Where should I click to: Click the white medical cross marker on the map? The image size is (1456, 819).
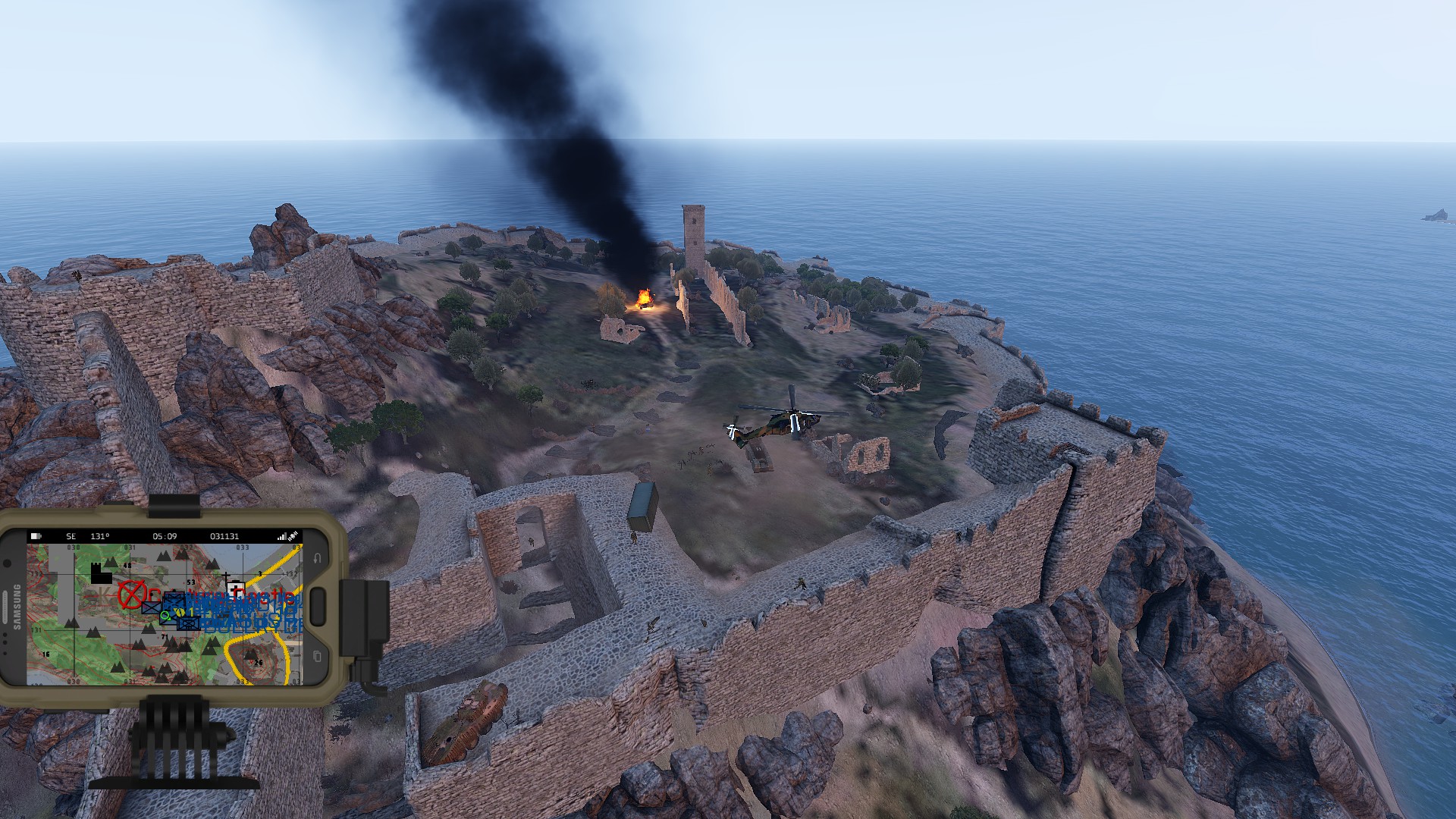click(x=235, y=588)
